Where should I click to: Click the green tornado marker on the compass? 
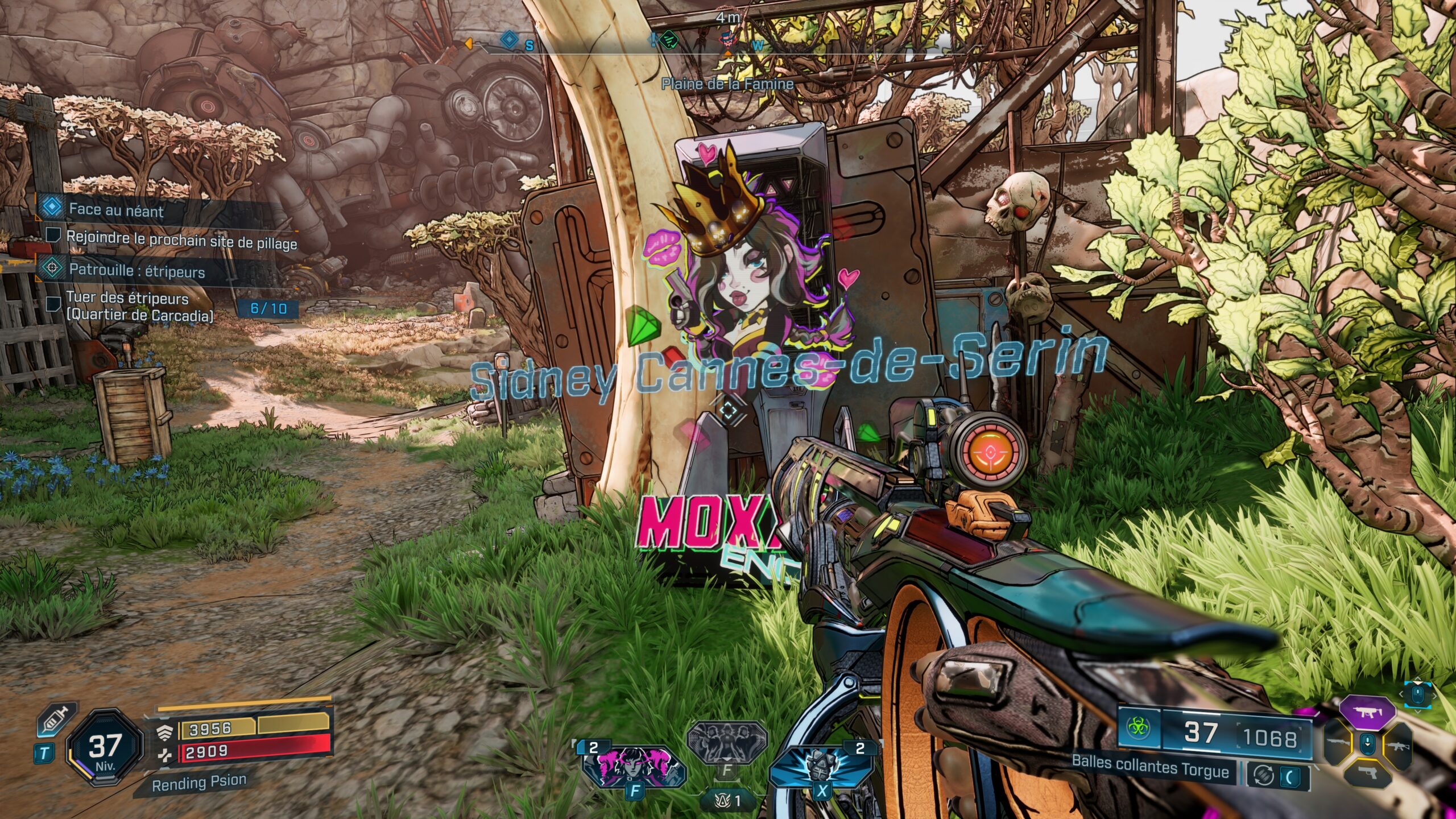671,40
